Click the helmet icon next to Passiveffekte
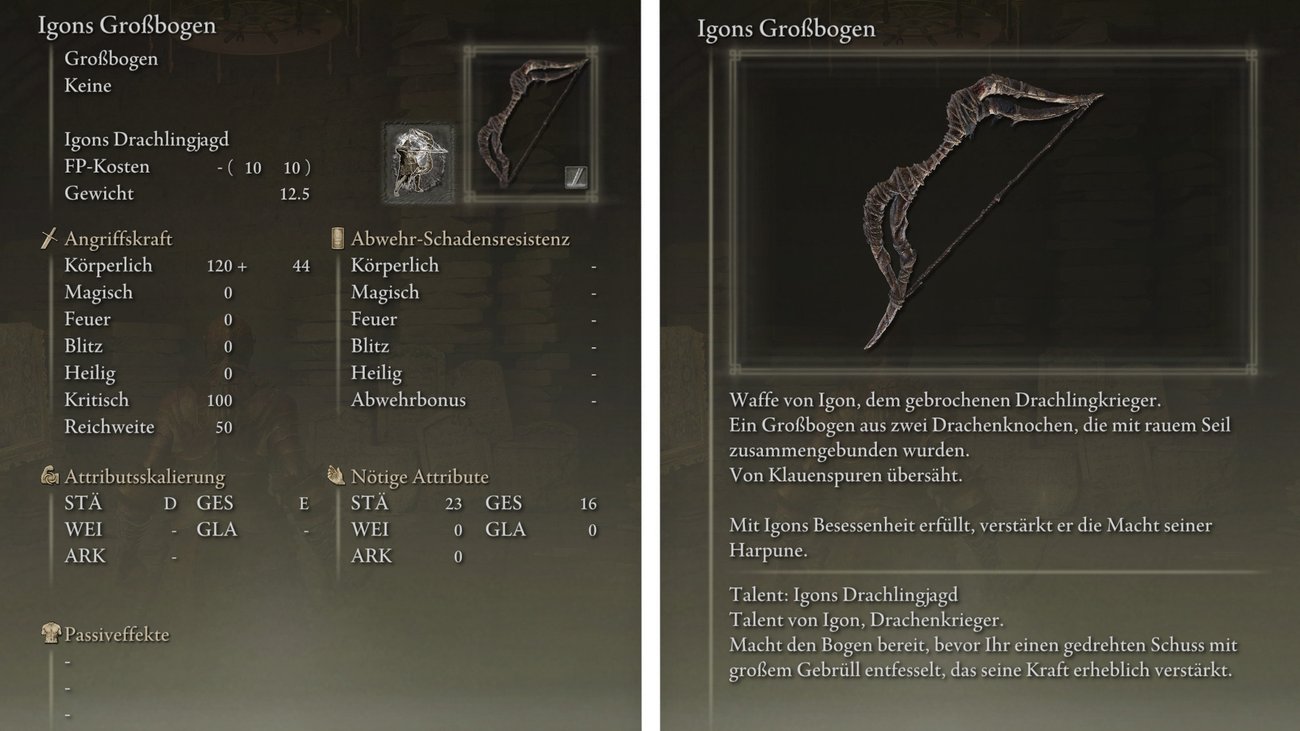Image resolution: width=1300 pixels, height=731 pixels. [49, 634]
